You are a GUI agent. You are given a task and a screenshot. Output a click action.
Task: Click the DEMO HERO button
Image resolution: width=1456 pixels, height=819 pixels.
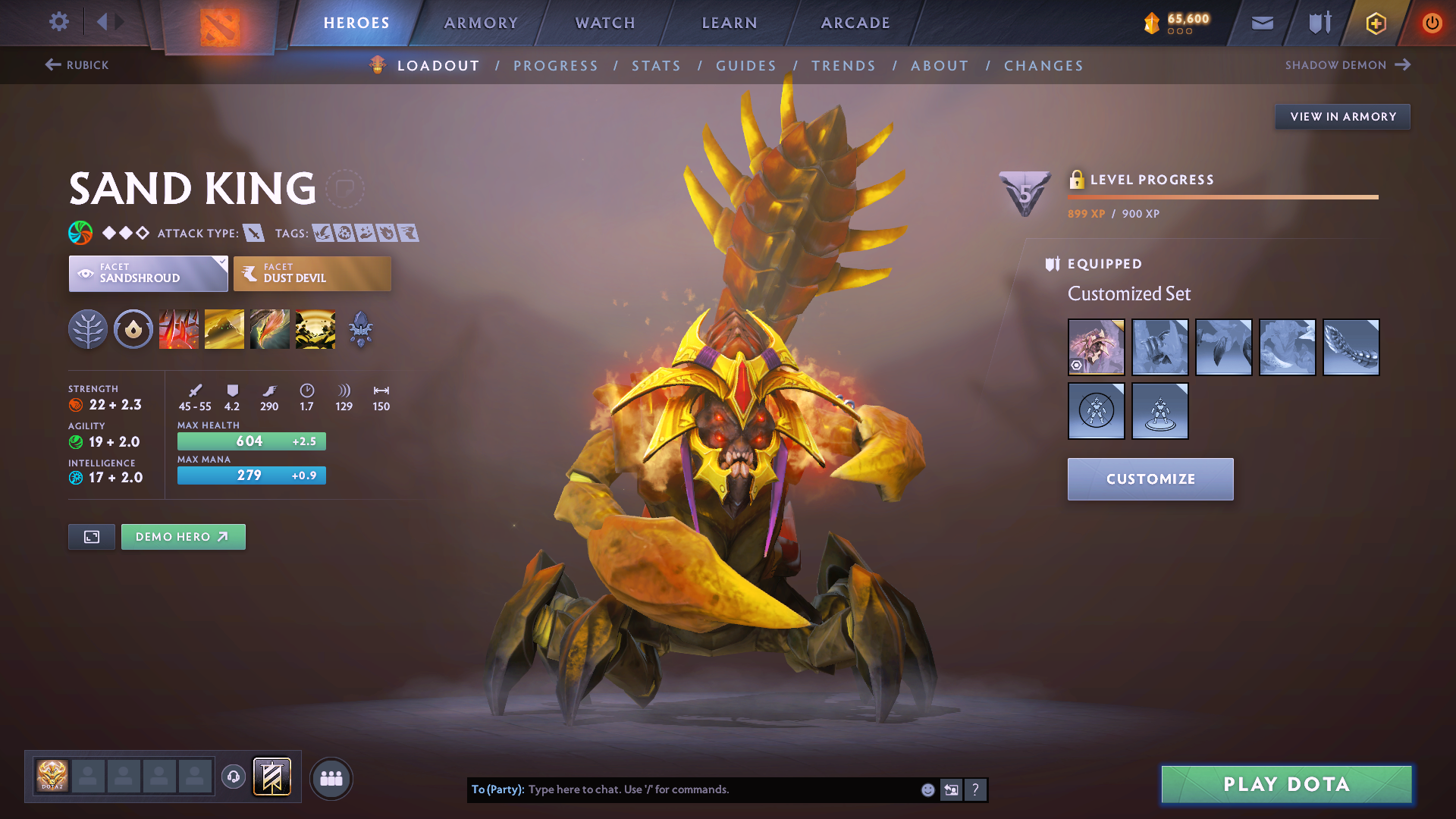click(183, 536)
